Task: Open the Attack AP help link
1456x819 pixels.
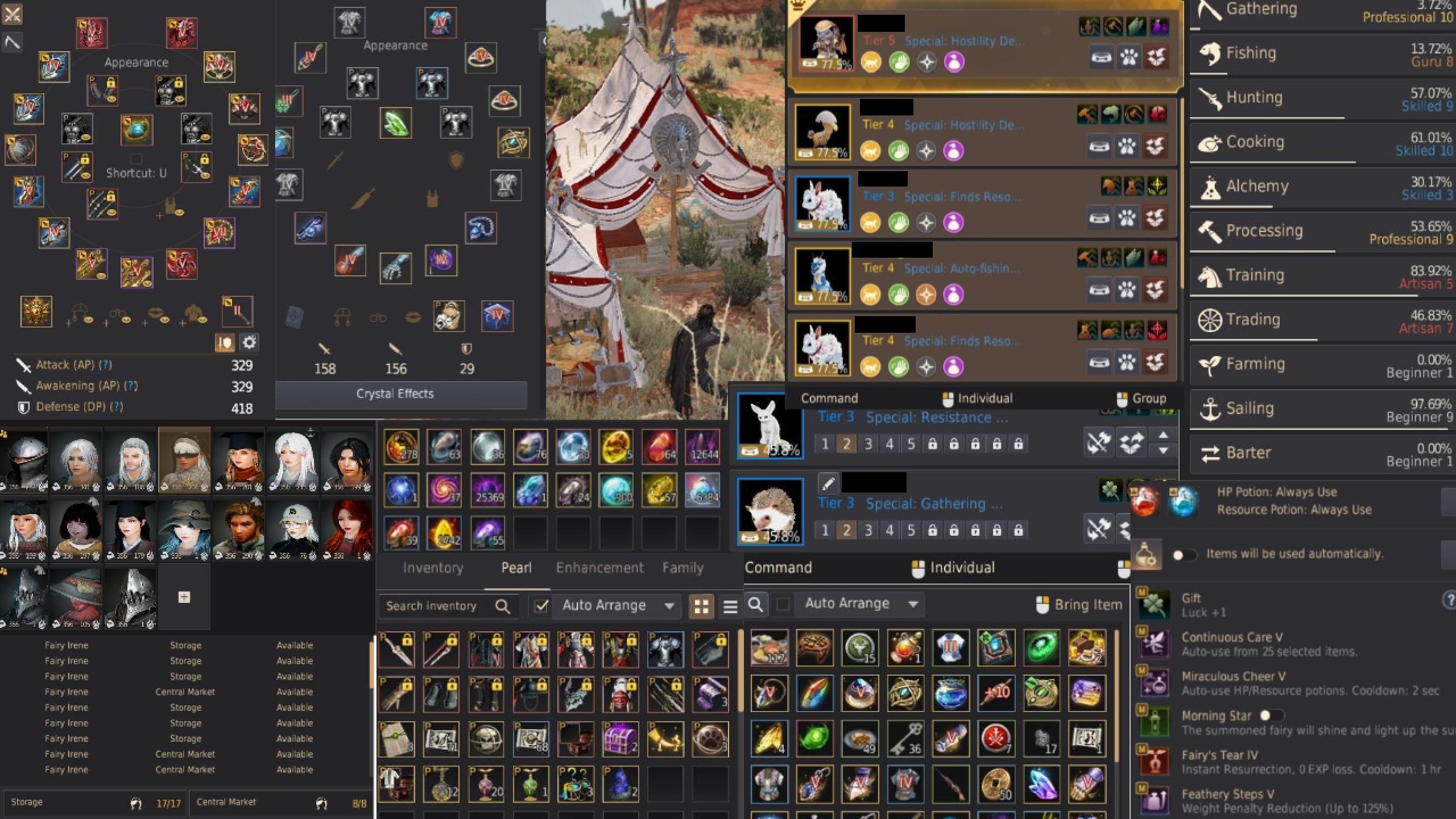Action: click(x=106, y=365)
